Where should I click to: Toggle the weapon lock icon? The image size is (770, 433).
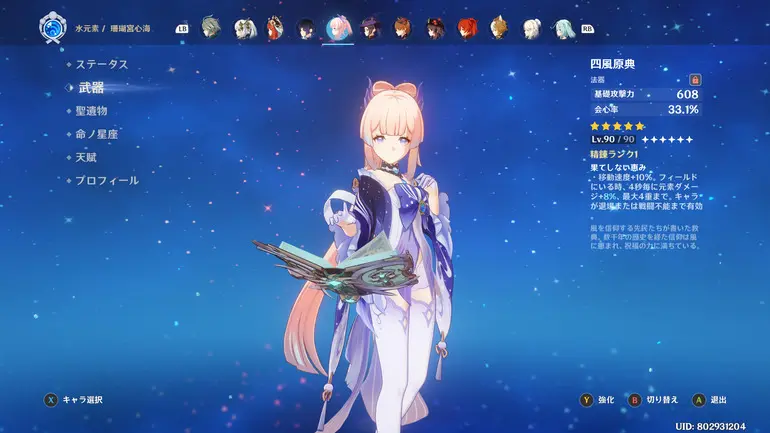coord(695,79)
